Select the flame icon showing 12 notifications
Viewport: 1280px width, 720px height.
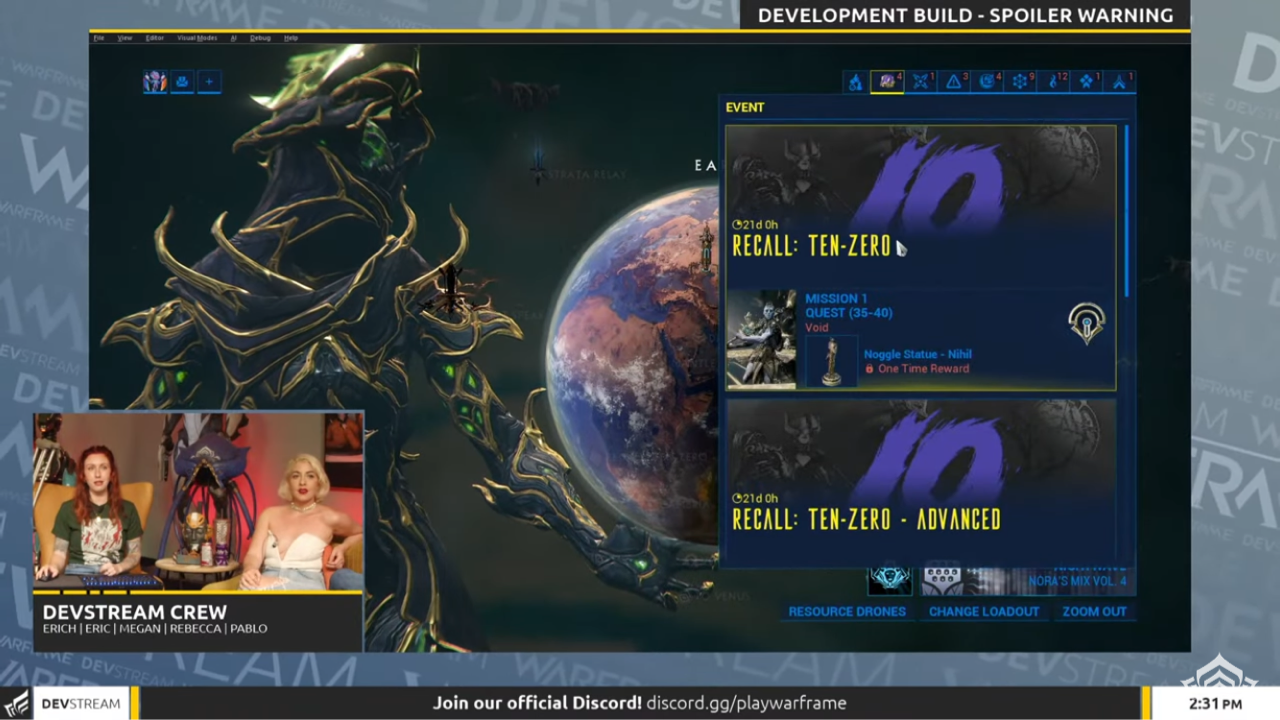[x=1051, y=82]
